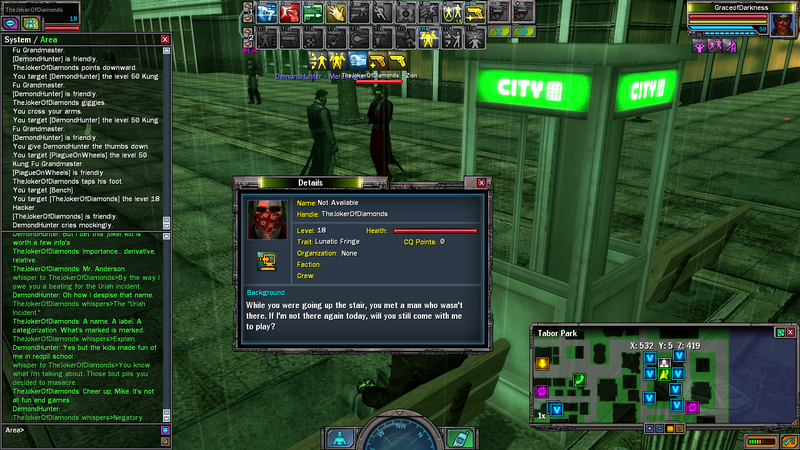
Task: Open the phone icon on bottom bar
Action: coord(458,436)
